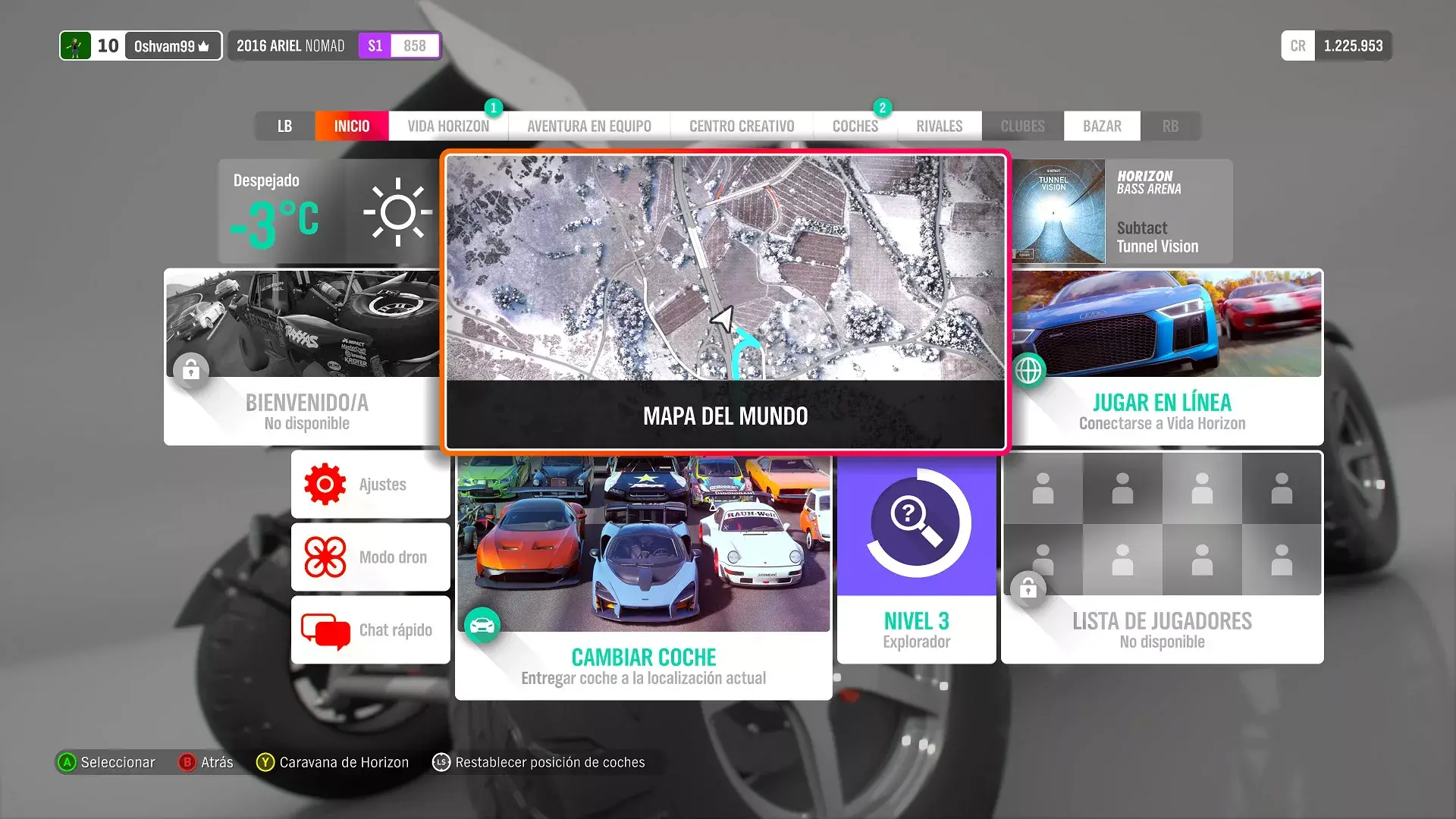Go to the Coches tab
Image resolution: width=1456 pixels, height=819 pixels.
855,126
